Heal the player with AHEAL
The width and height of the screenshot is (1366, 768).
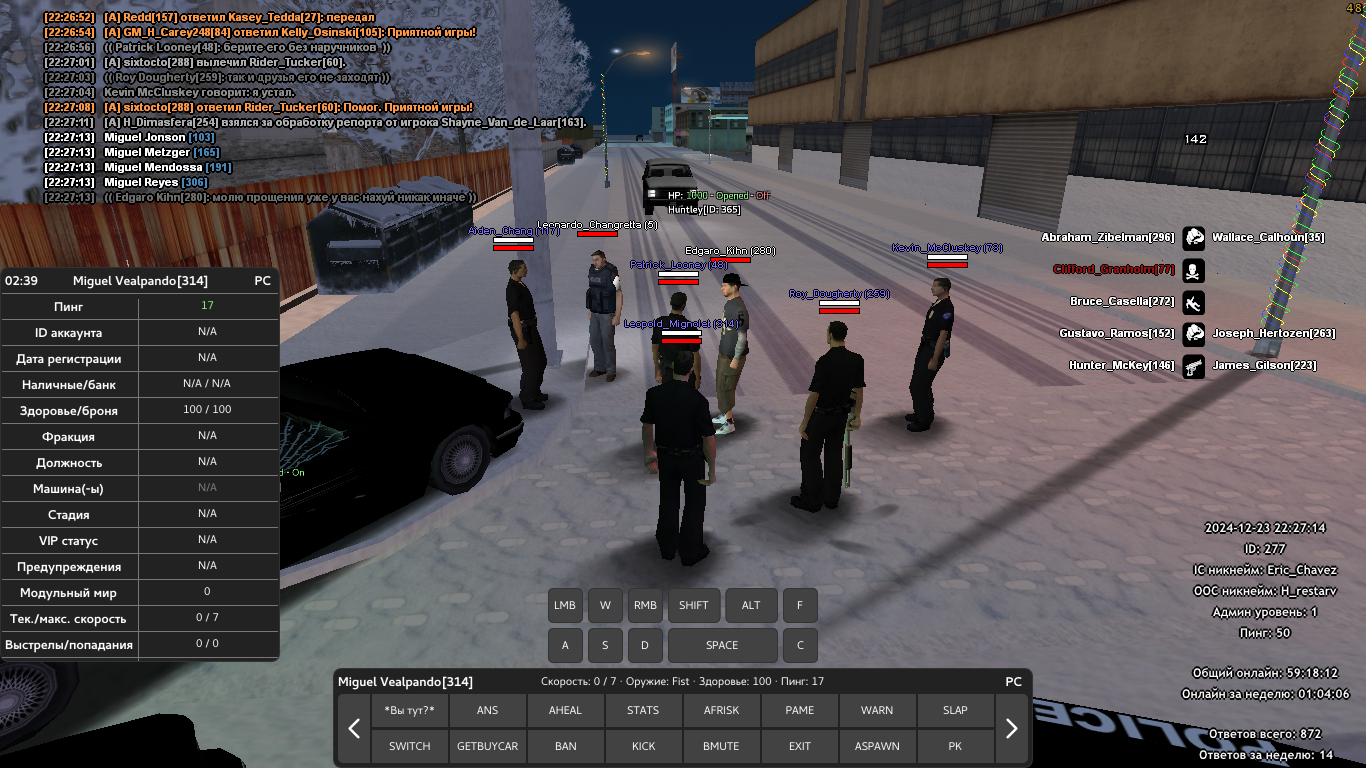(x=565, y=710)
